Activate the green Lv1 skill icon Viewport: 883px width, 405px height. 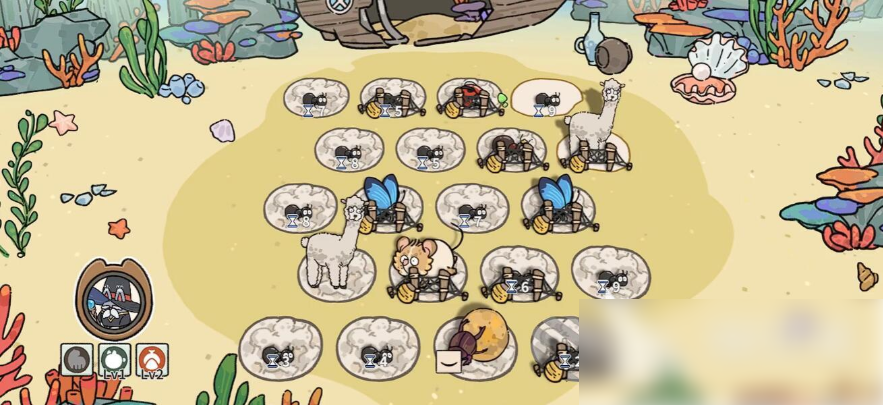(x=115, y=359)
